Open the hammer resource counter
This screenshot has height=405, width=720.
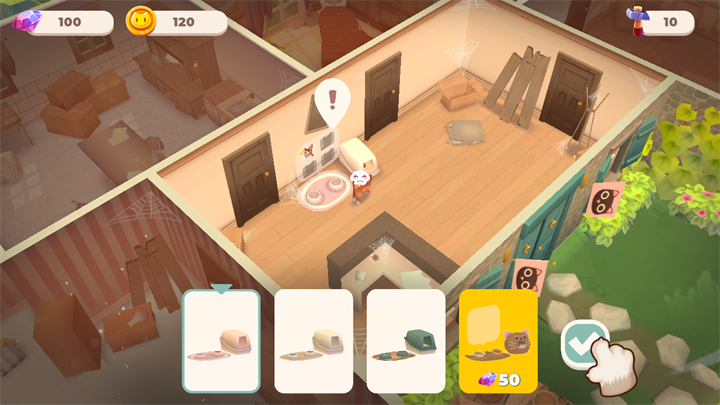click(x=659, y=21)
